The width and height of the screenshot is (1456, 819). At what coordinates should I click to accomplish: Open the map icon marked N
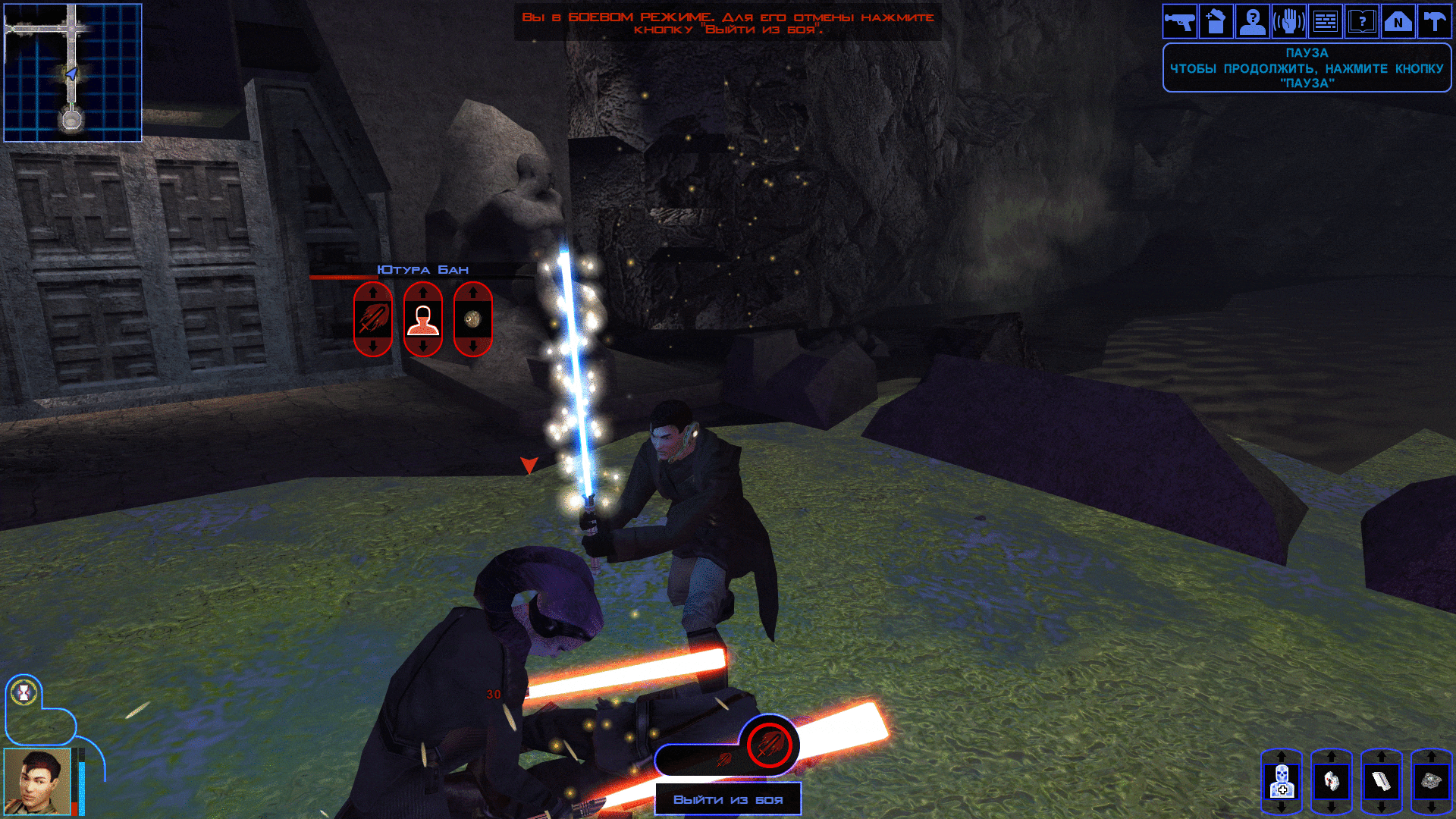click(1398, 21)
